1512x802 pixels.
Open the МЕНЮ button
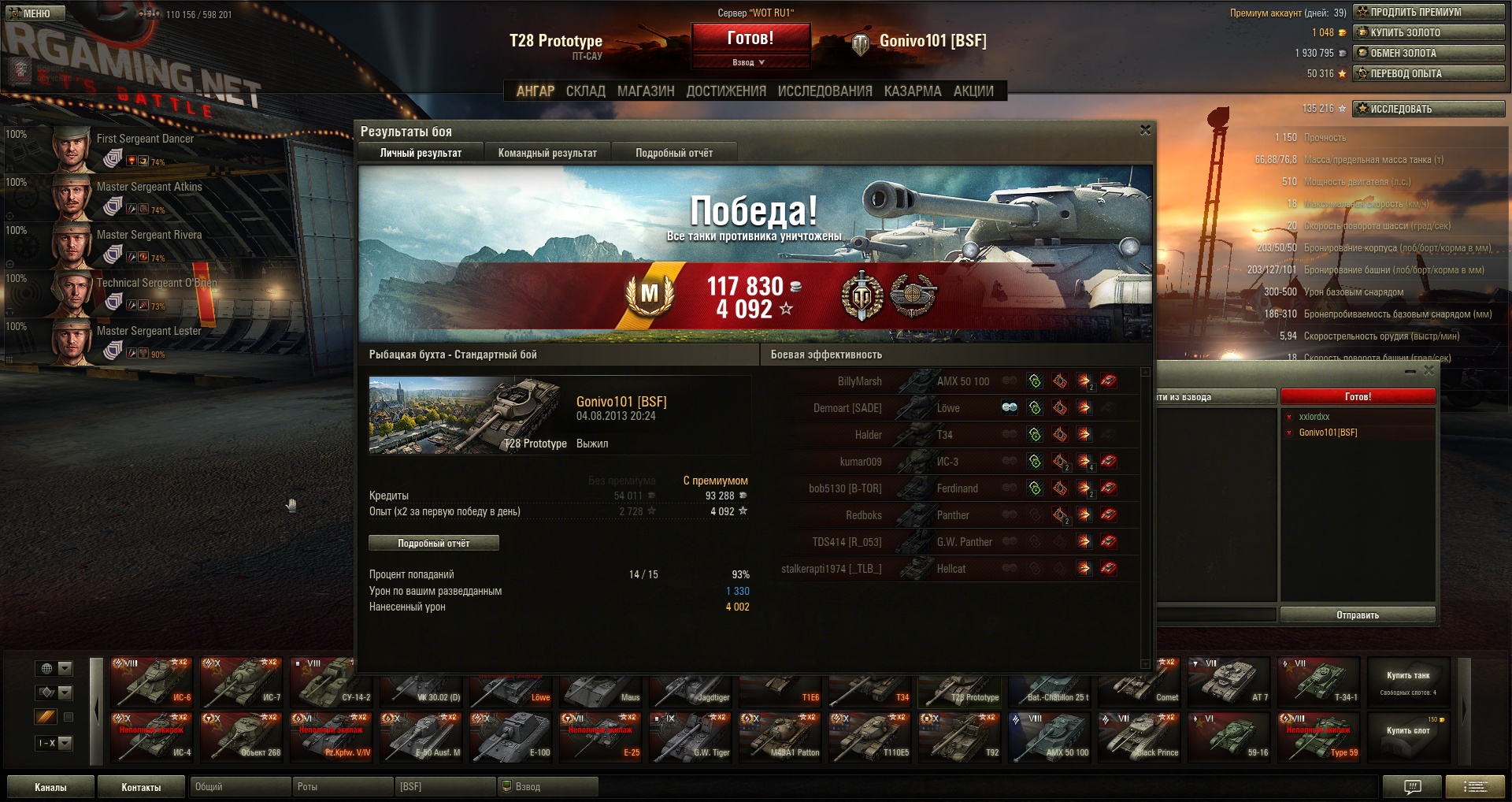(31, 13)
